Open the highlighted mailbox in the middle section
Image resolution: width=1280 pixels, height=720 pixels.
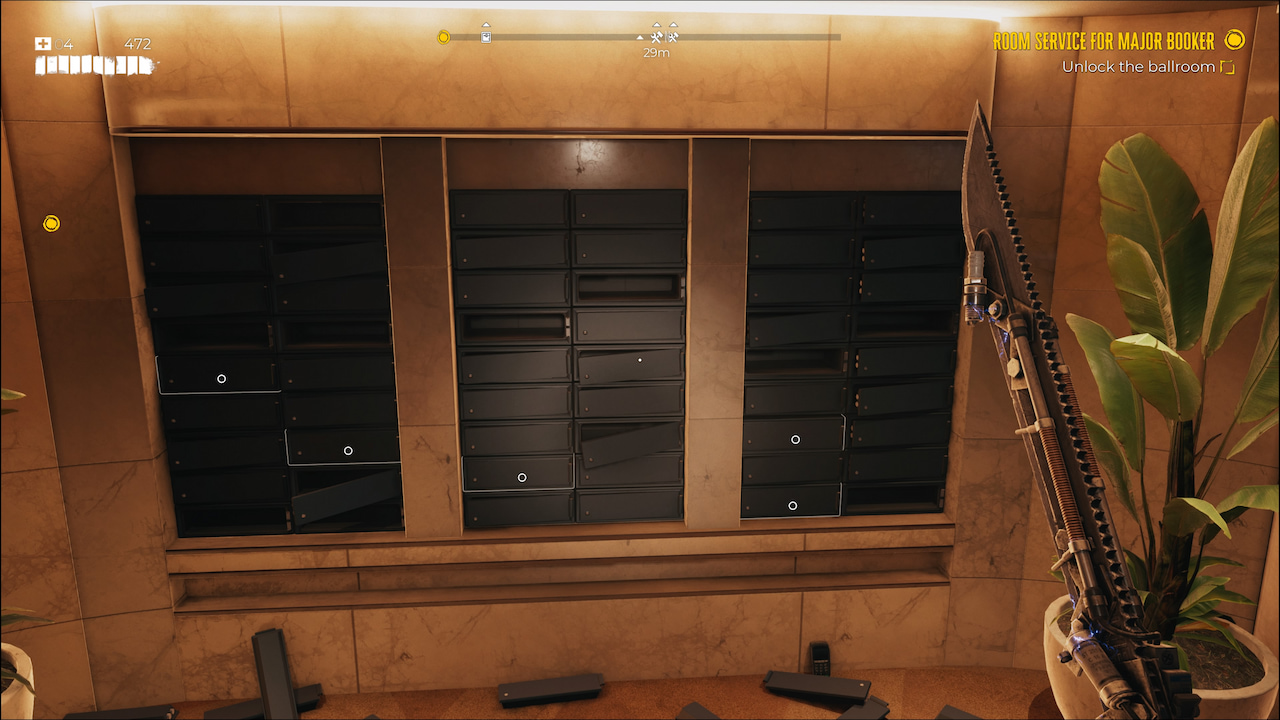pos(521,477)
